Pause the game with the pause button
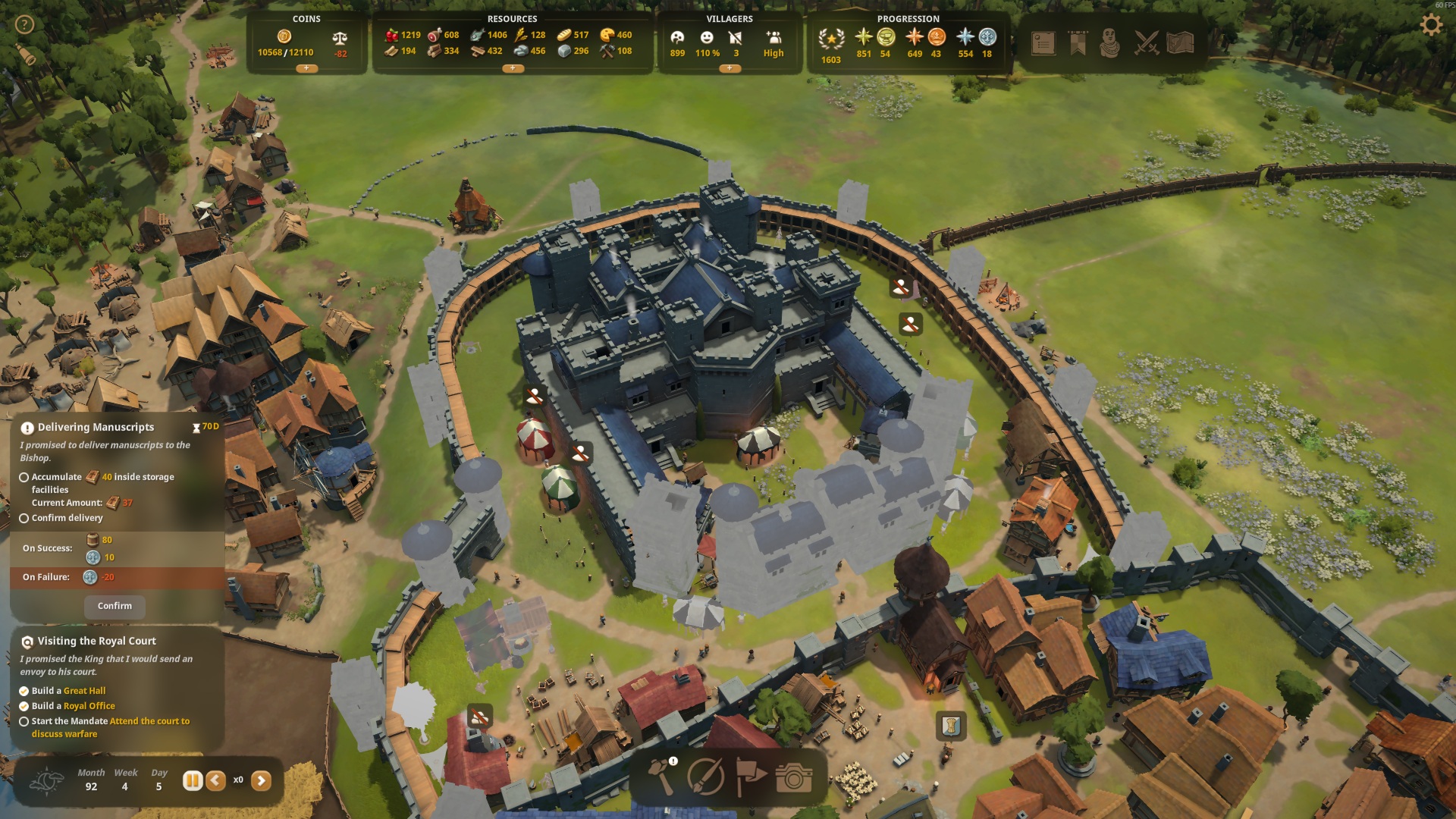The image size is (1456, 819). (x=193, y=780)
